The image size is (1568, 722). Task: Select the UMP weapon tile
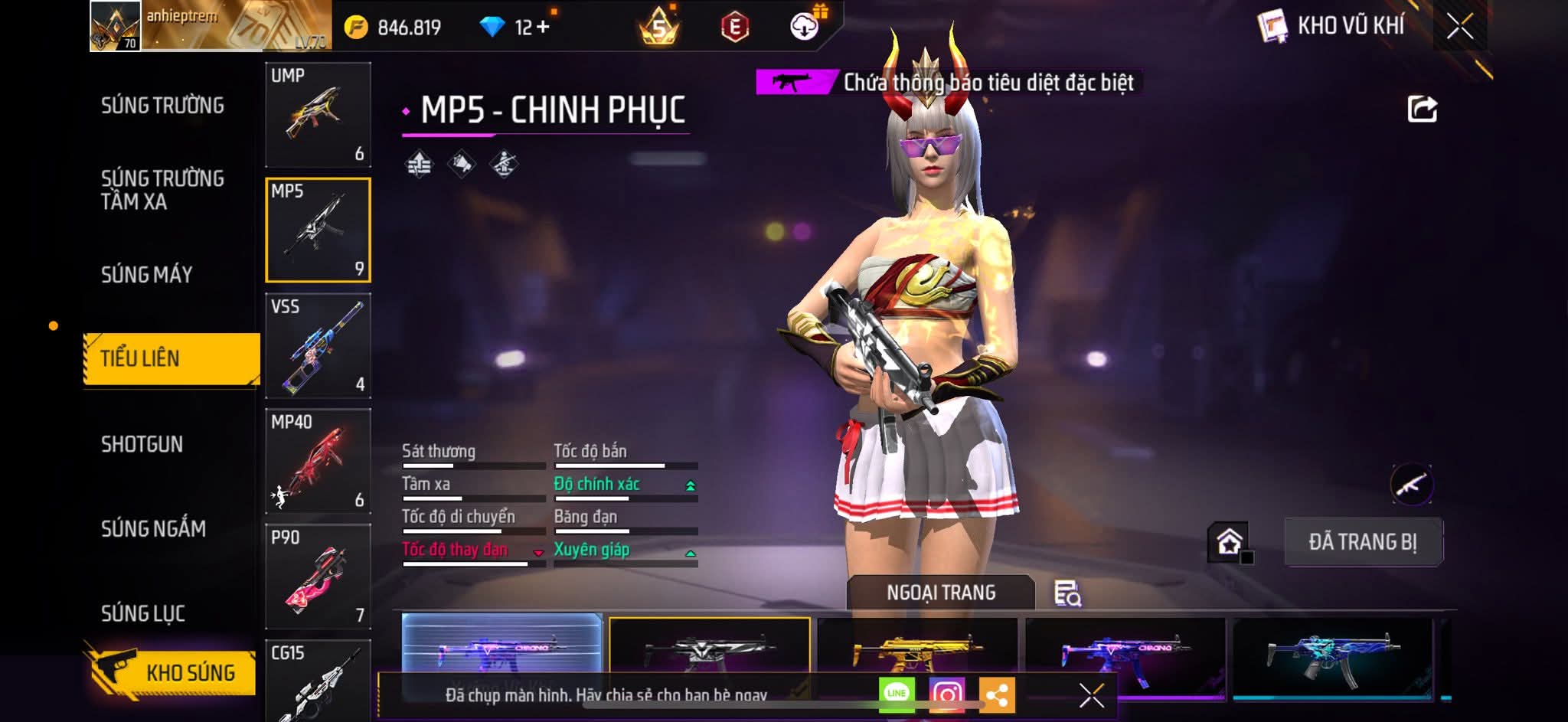pos(318,114)
